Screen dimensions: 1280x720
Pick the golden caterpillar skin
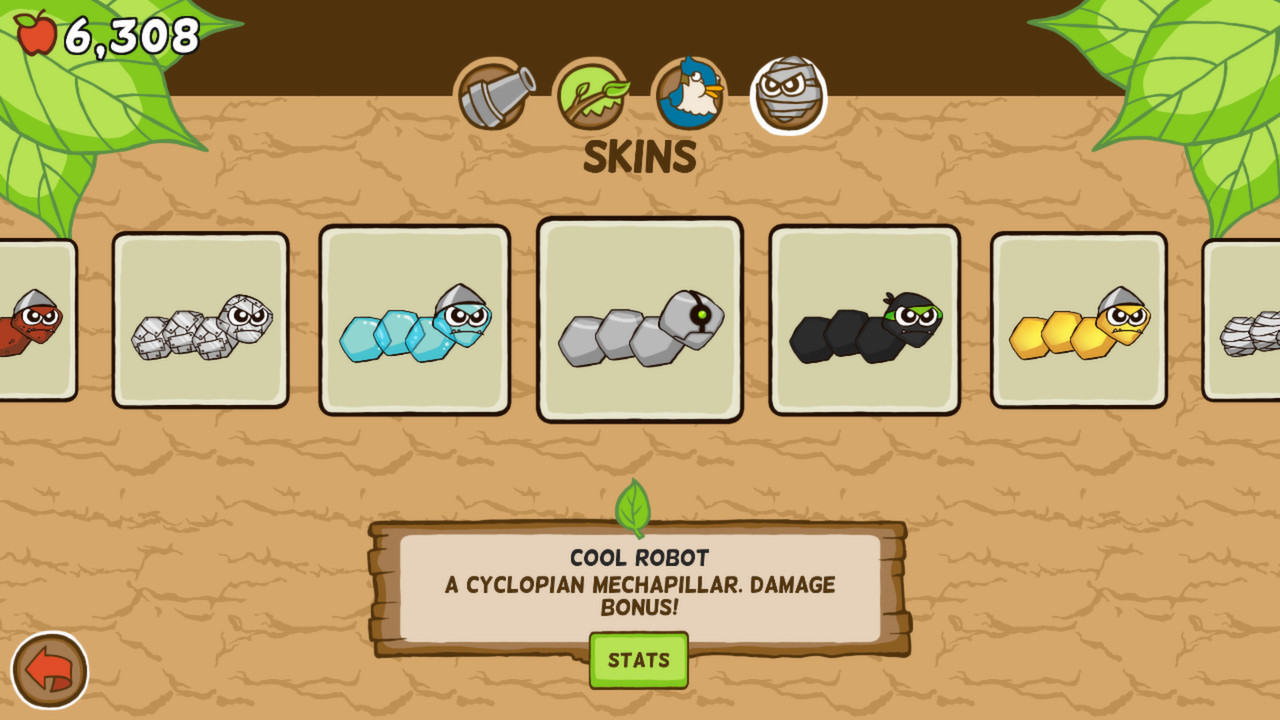(x=1078, y=318)
